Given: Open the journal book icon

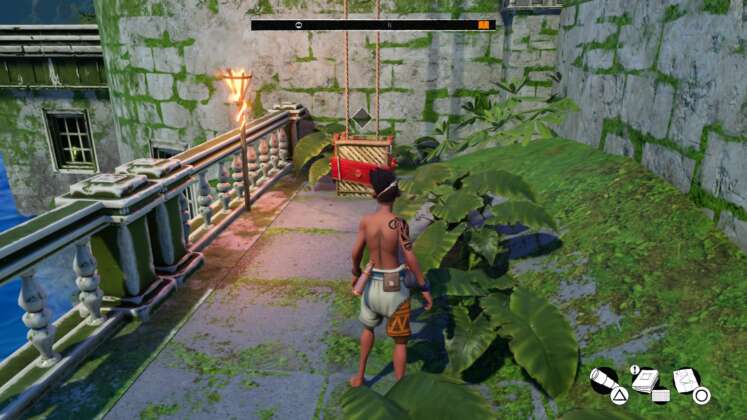Looking at the screenshot, I should (x=646, y=380).
